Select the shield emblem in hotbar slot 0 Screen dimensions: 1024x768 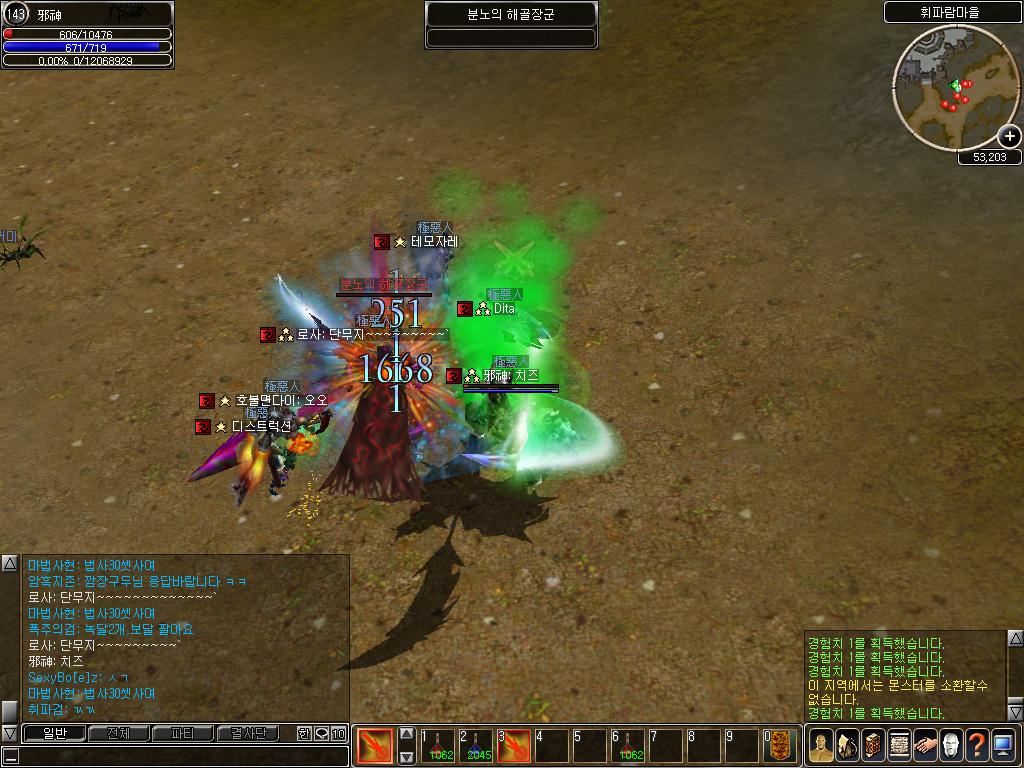click(x=781, y=746)
